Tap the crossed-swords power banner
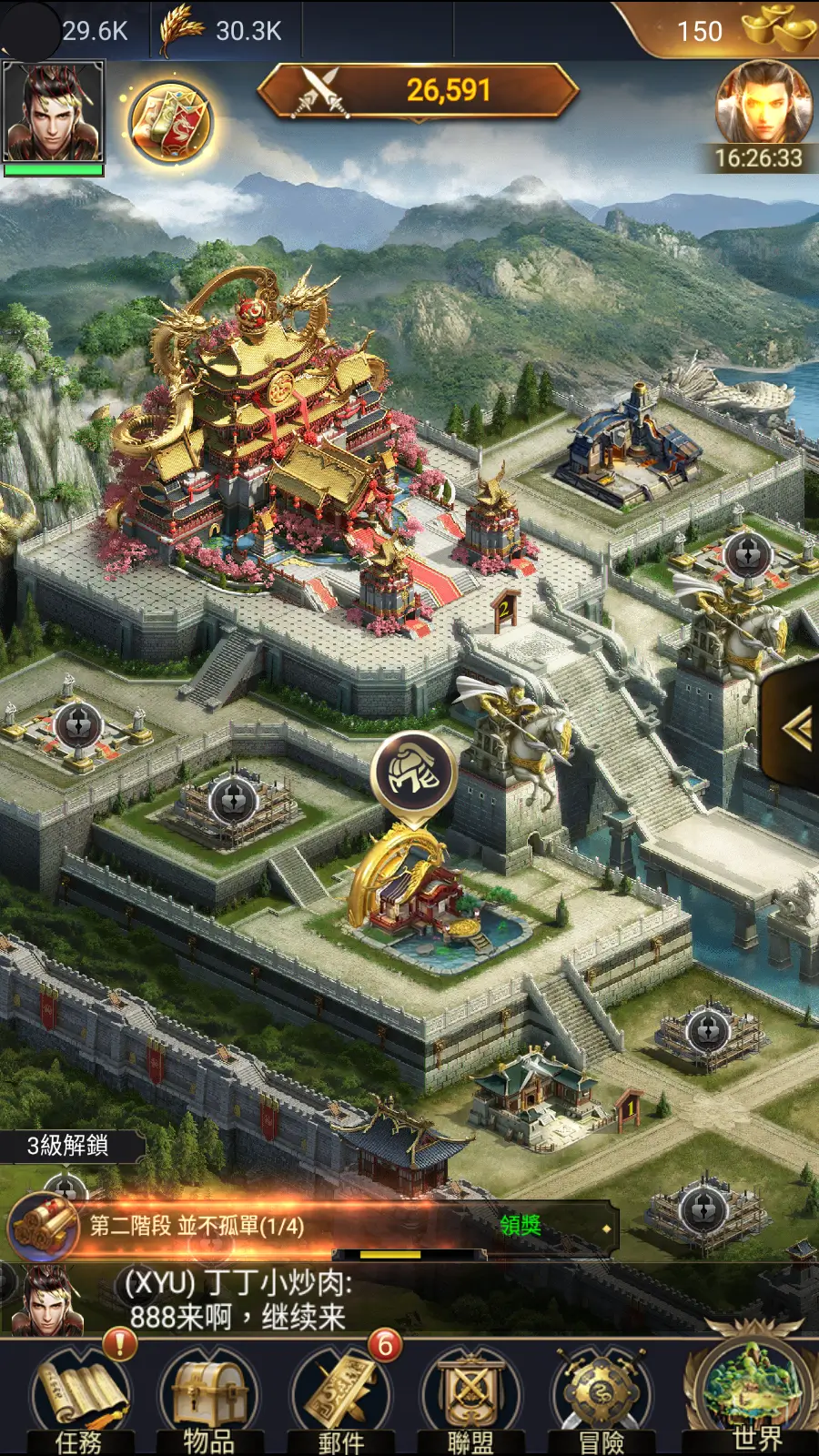Image resolution: width=819 pixels, height=1456 pixels. click(419, 90)
